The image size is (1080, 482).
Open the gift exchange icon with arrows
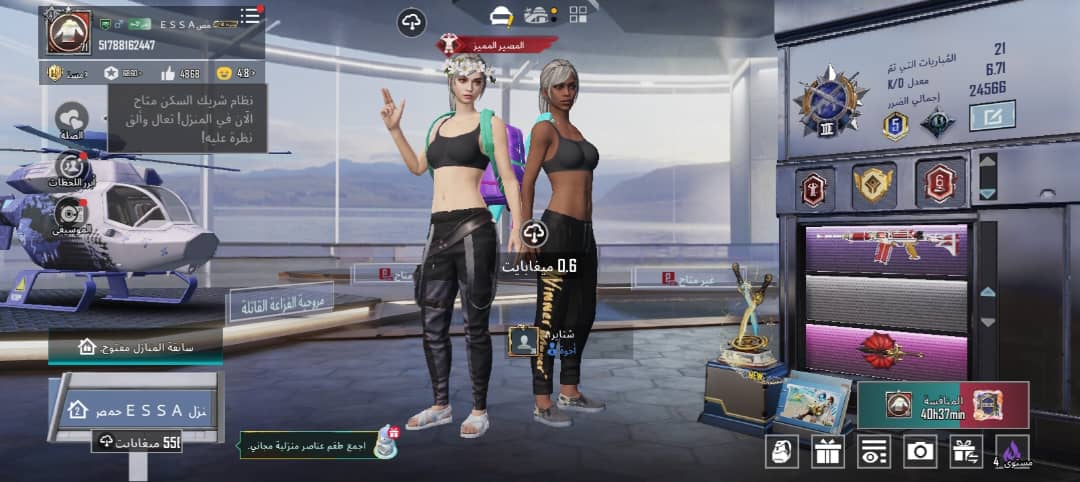point(966,451)
